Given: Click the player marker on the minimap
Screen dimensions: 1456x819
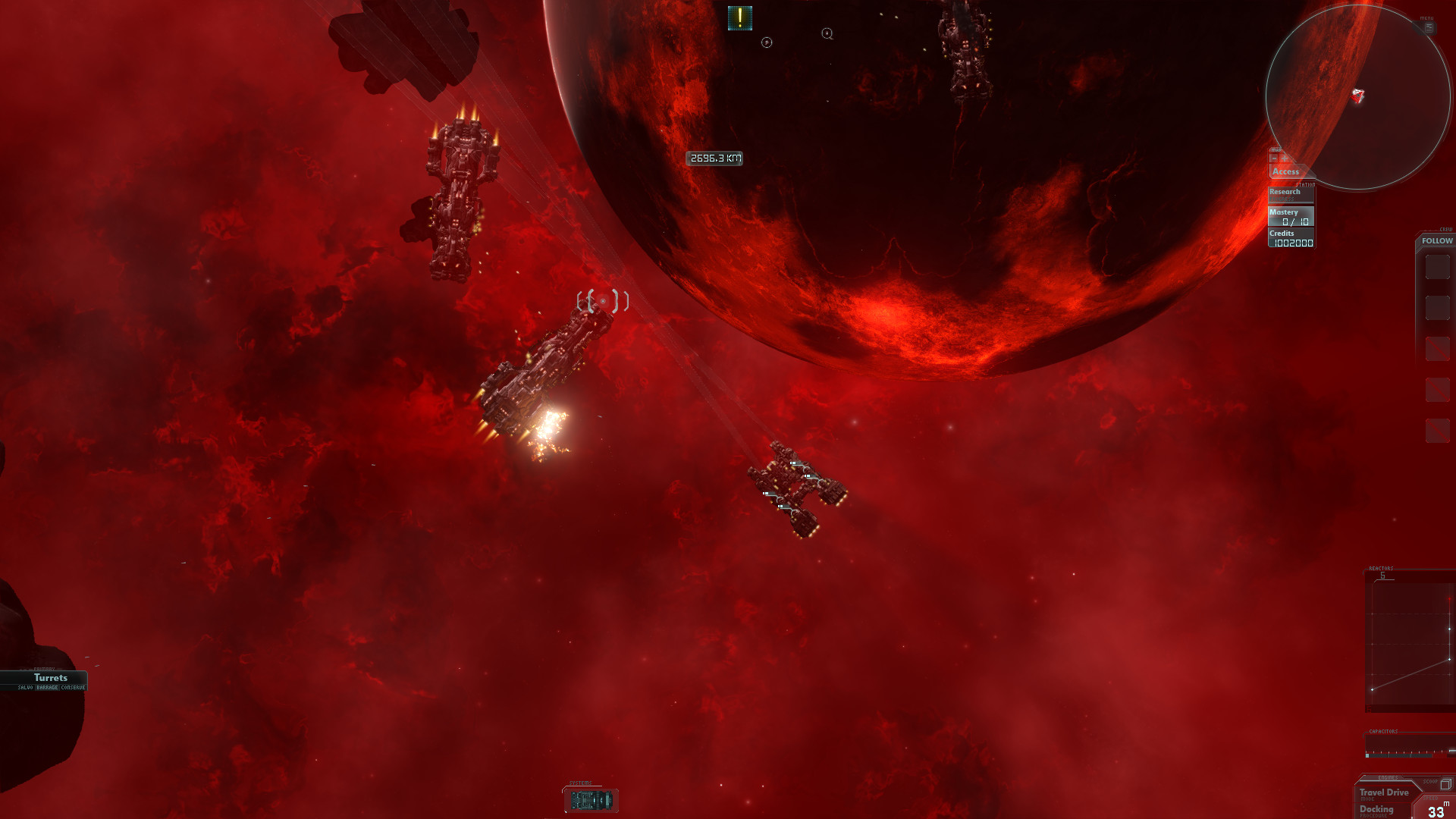Looking at the screenshot, I should [1359, 96].
